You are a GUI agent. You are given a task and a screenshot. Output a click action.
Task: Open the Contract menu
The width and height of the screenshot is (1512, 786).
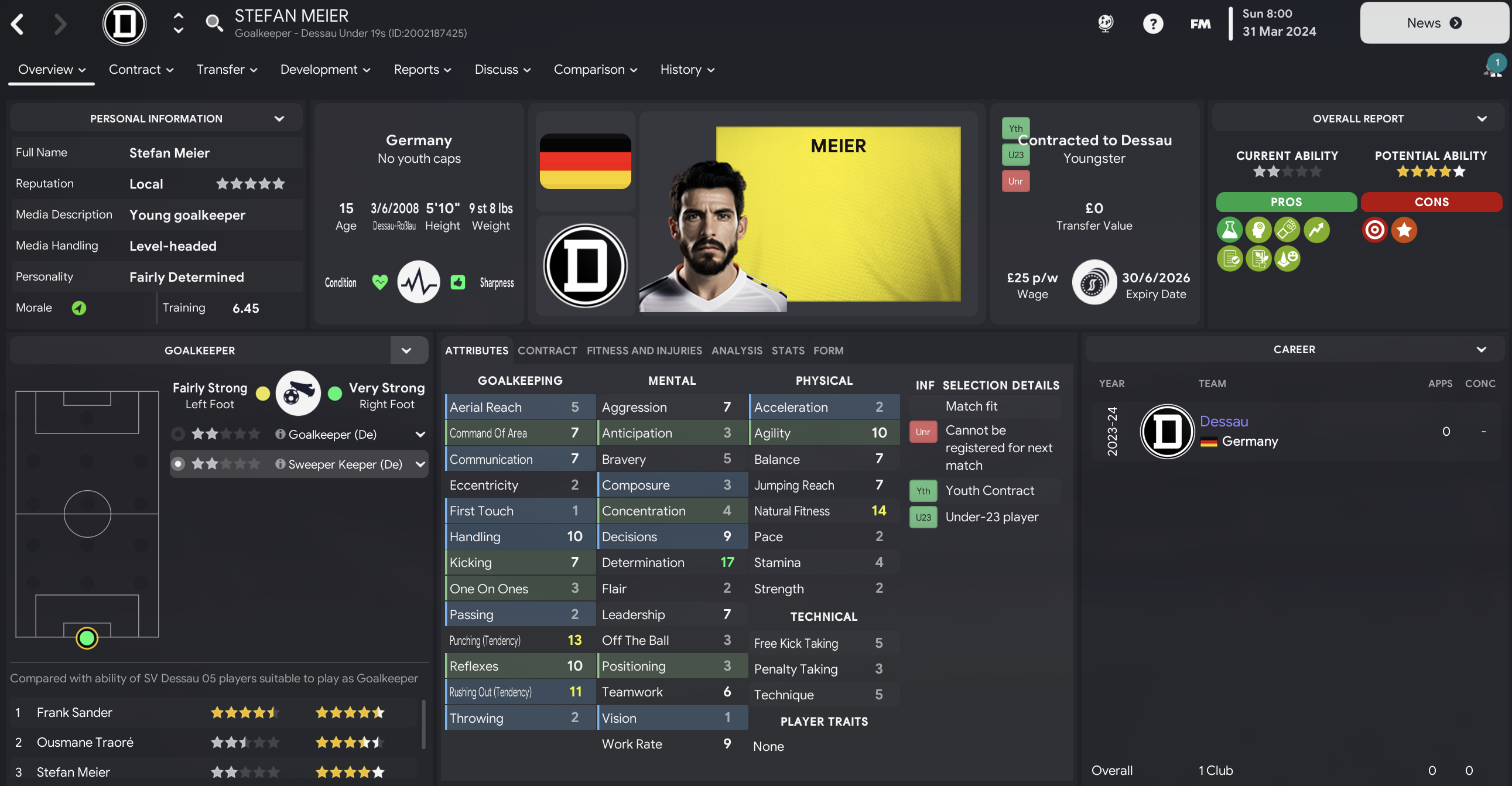(141, 69)
